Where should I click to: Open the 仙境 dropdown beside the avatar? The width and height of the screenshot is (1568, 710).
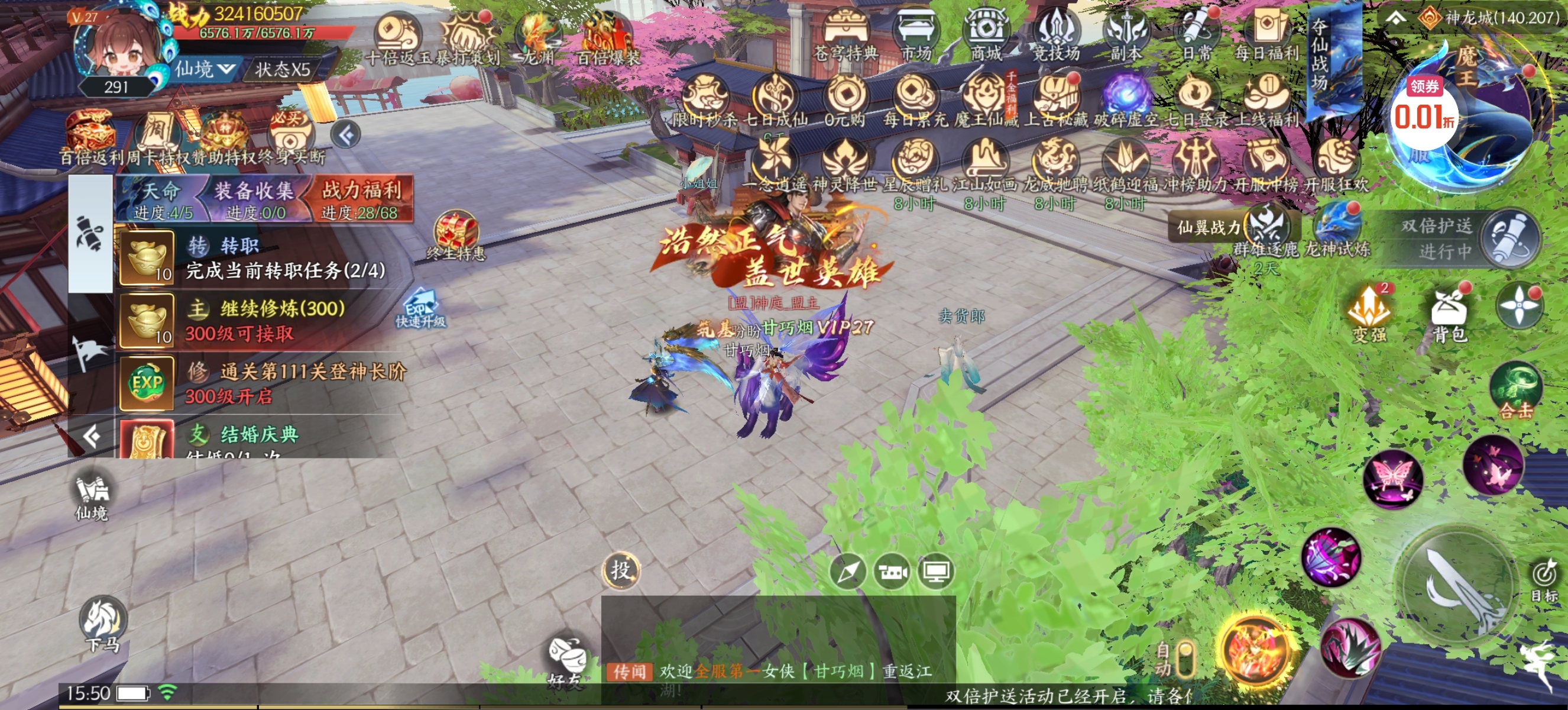tap(205, 69)
